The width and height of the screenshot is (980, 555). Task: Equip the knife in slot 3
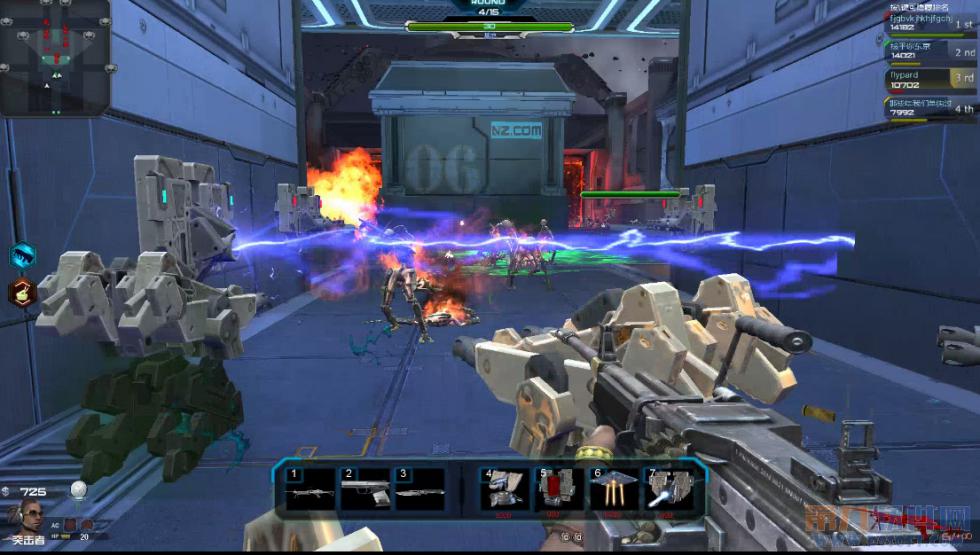pos(419,489)
